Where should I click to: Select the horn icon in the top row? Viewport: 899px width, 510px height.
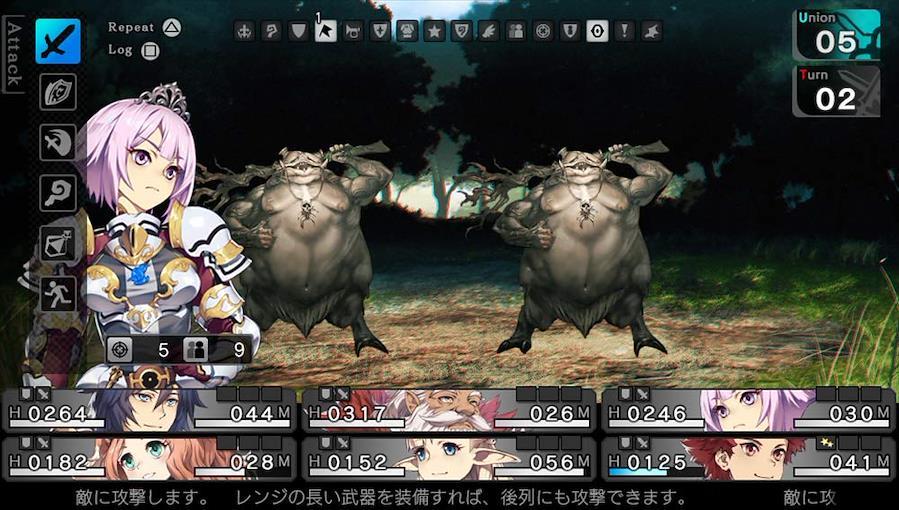pos(352,31)
